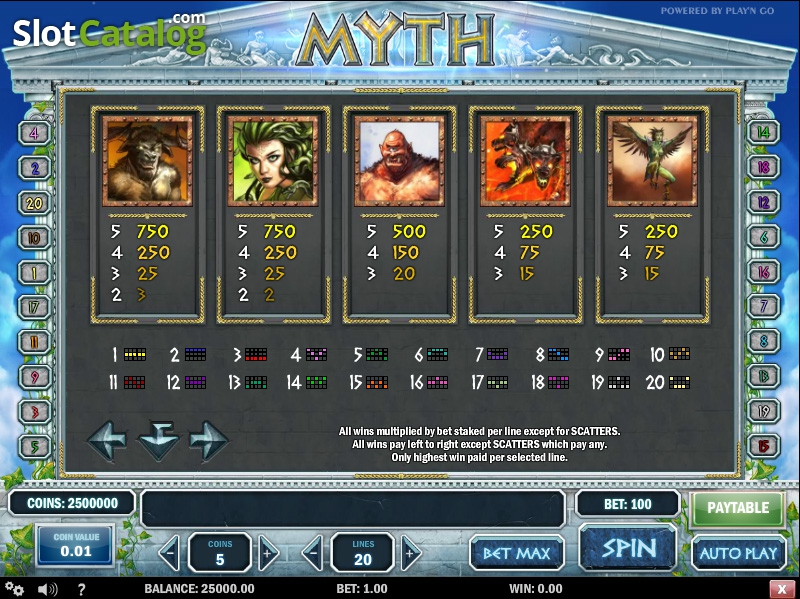Visit the SlotCatalog.com logo link
The height and width of the screenshot is (599, 800).
point(108,33)
